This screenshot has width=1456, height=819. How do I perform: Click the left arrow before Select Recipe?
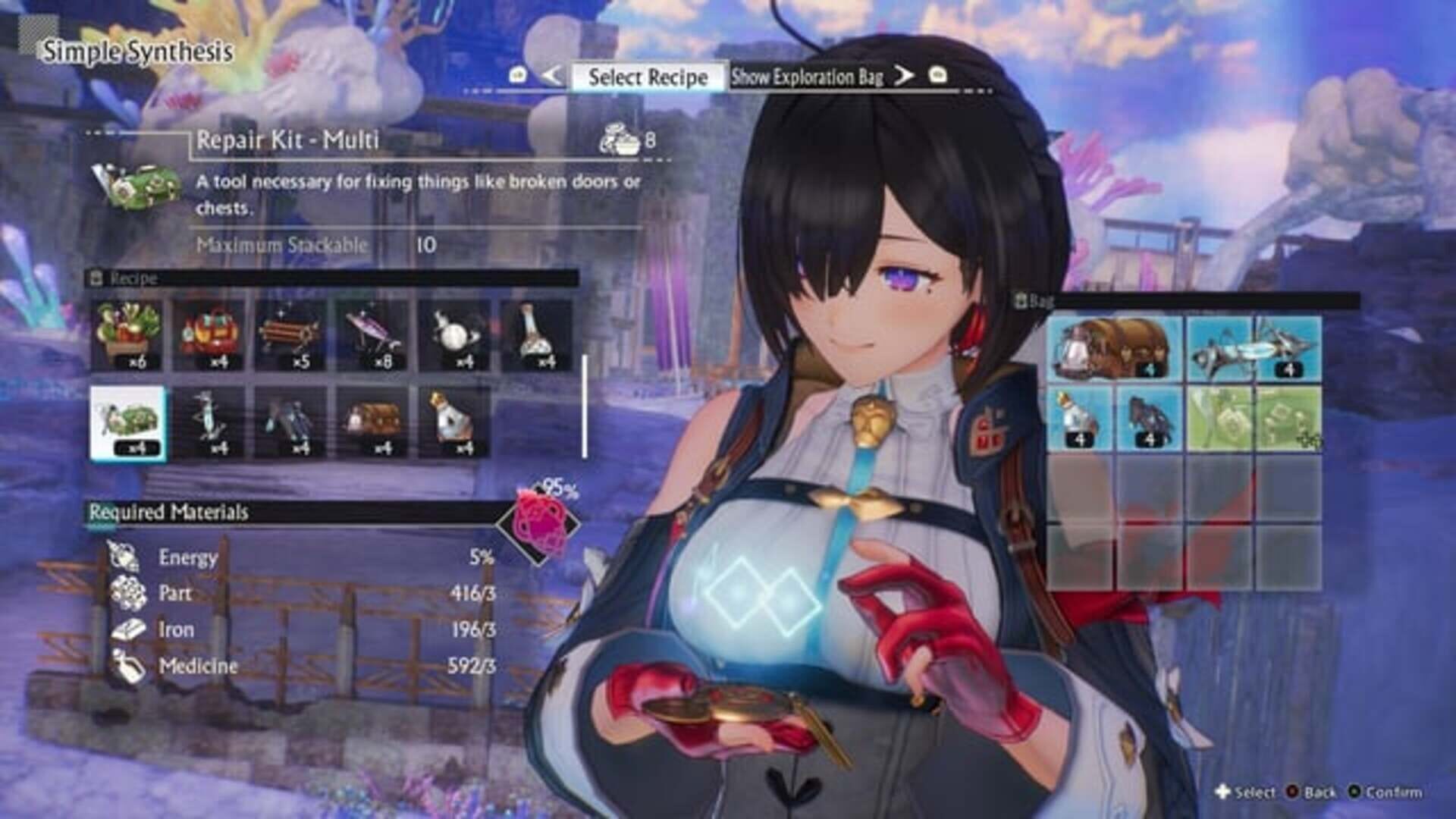pyautogui.click(x=553, y=78)
